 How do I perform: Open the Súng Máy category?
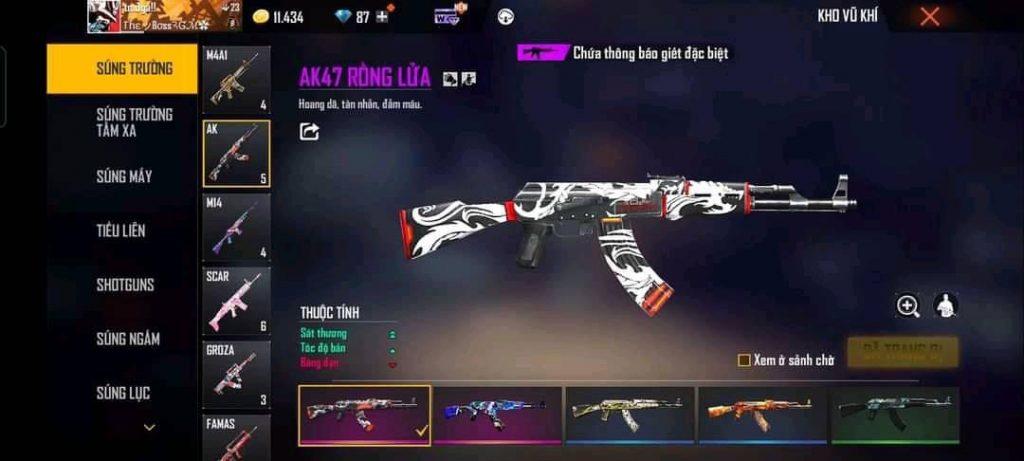[x=124, y=177]
